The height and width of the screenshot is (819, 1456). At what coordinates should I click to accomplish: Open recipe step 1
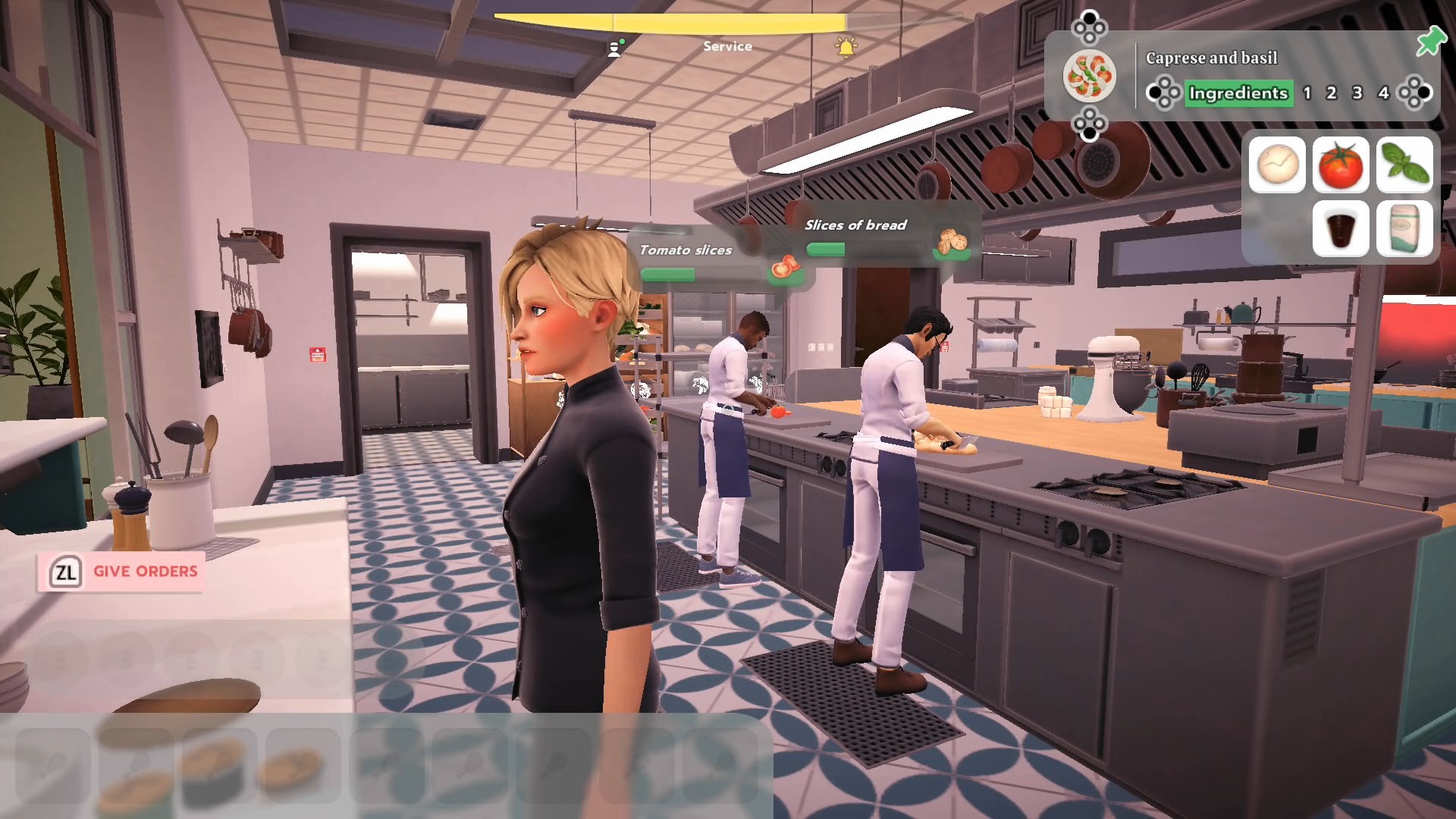pos(1307,93)
